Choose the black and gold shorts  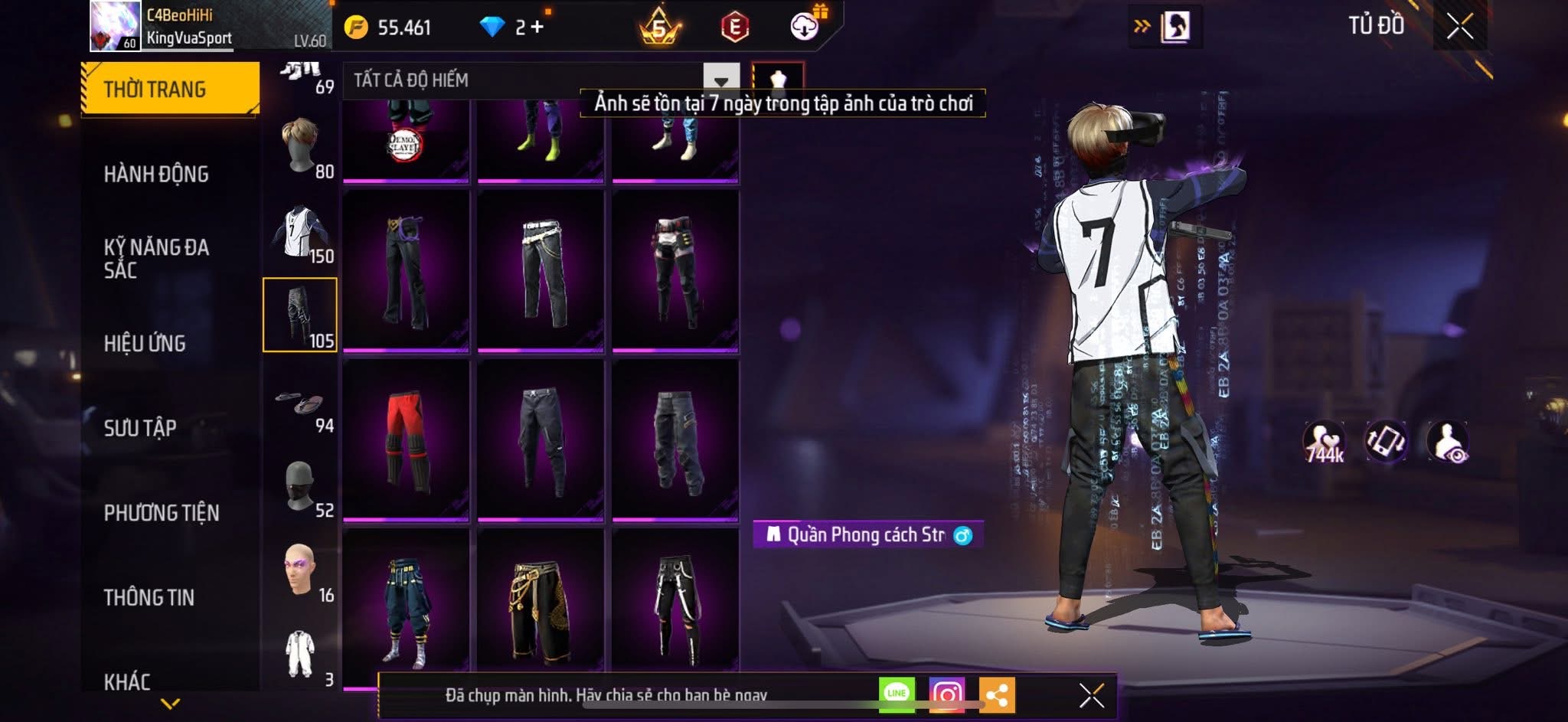click(541, 609)
